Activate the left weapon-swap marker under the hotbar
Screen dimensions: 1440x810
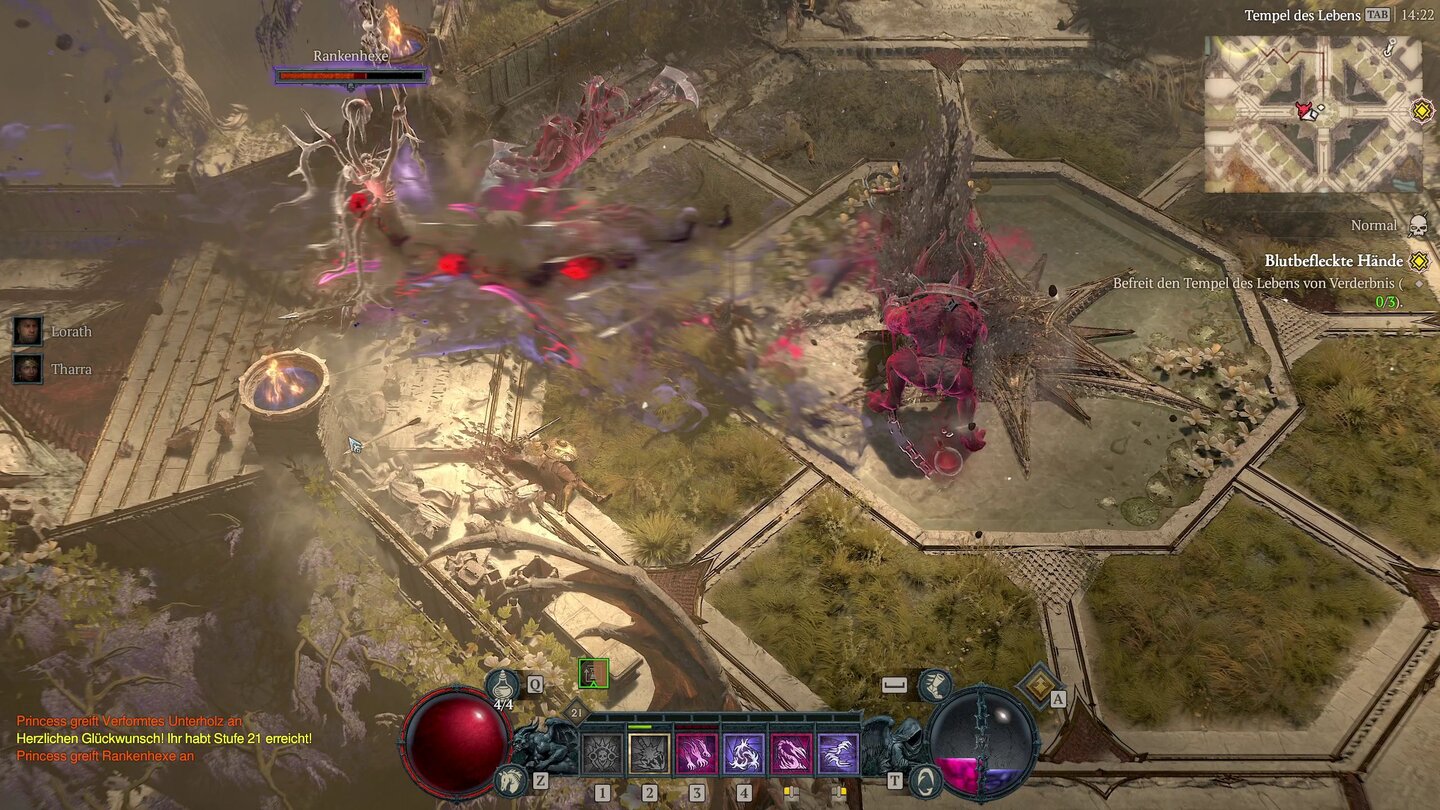pos(791,790)
